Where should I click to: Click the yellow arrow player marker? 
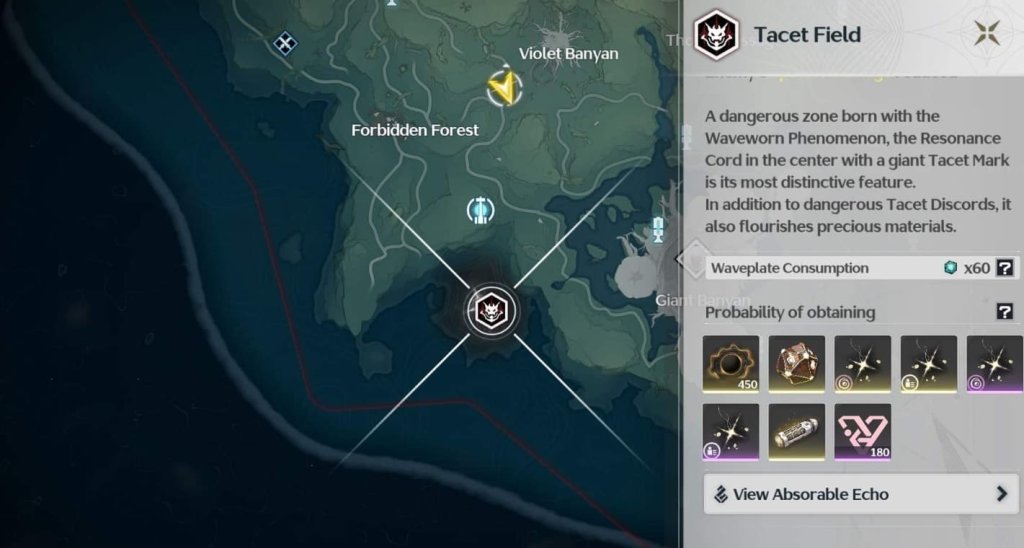(506, 87)
